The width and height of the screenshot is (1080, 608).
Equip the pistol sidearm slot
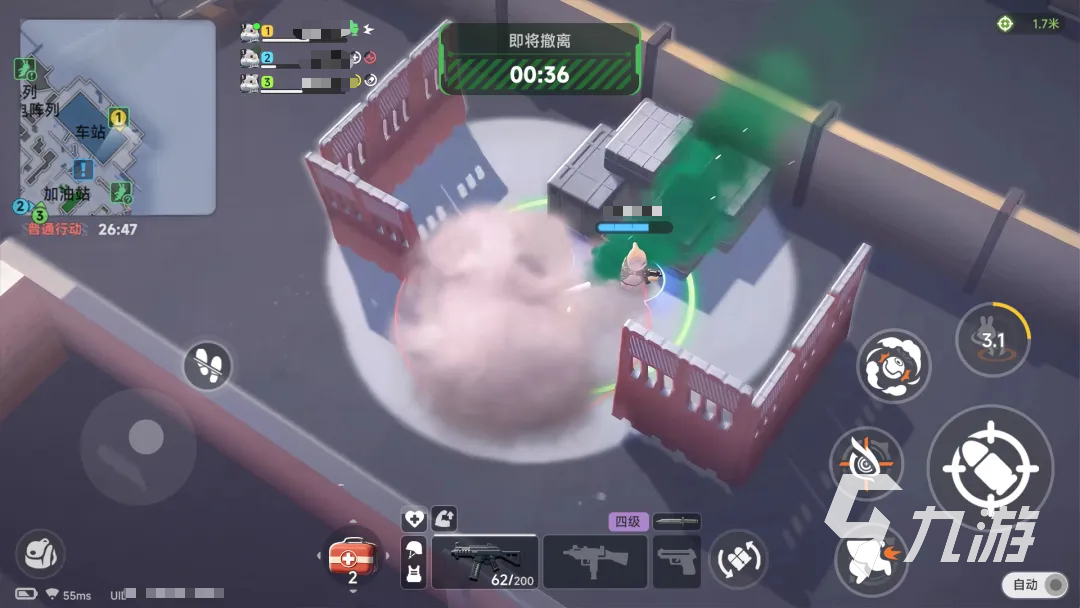677,561
